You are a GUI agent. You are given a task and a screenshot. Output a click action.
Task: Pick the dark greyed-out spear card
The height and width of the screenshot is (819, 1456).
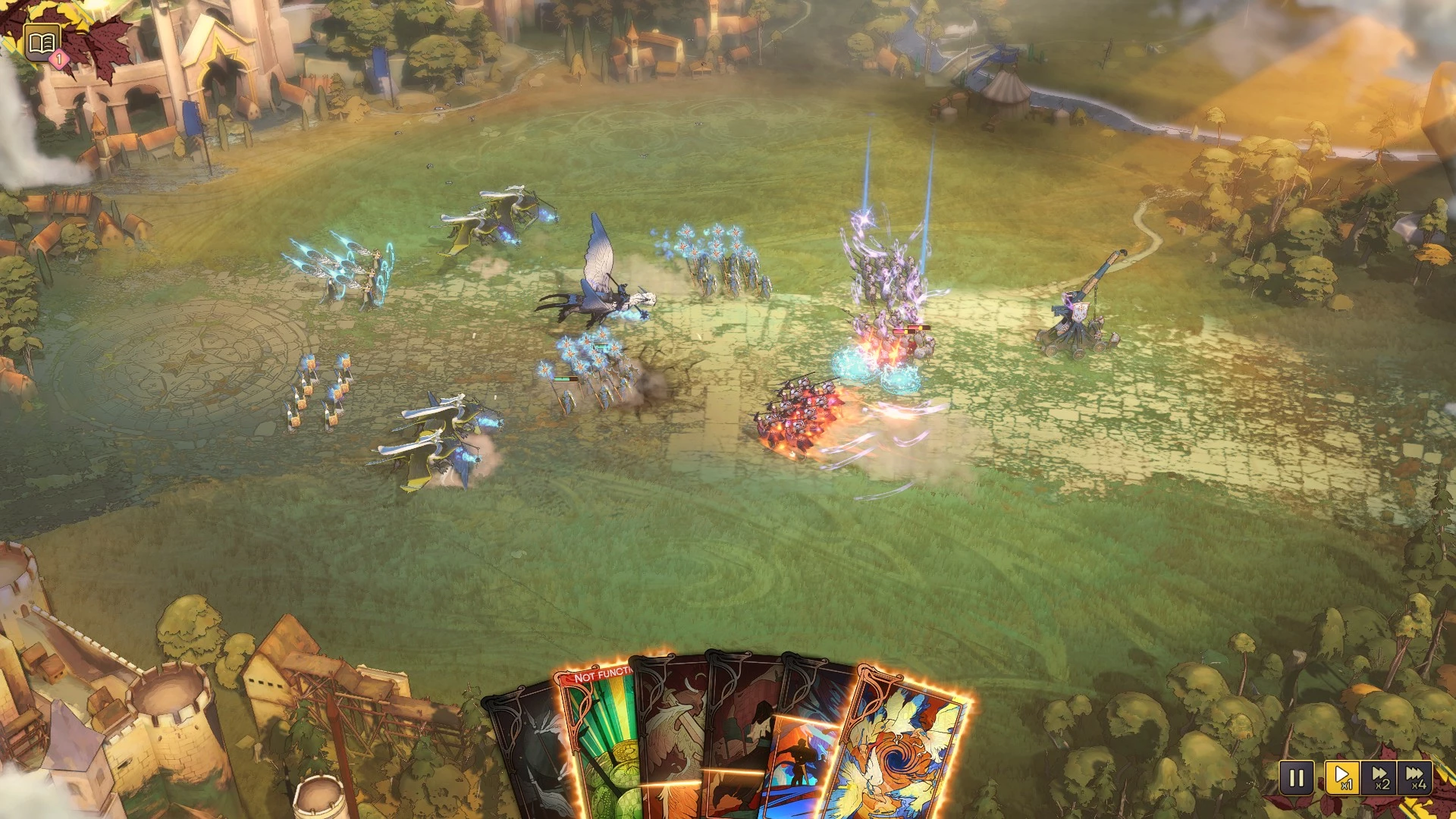(x=531, y=758)
